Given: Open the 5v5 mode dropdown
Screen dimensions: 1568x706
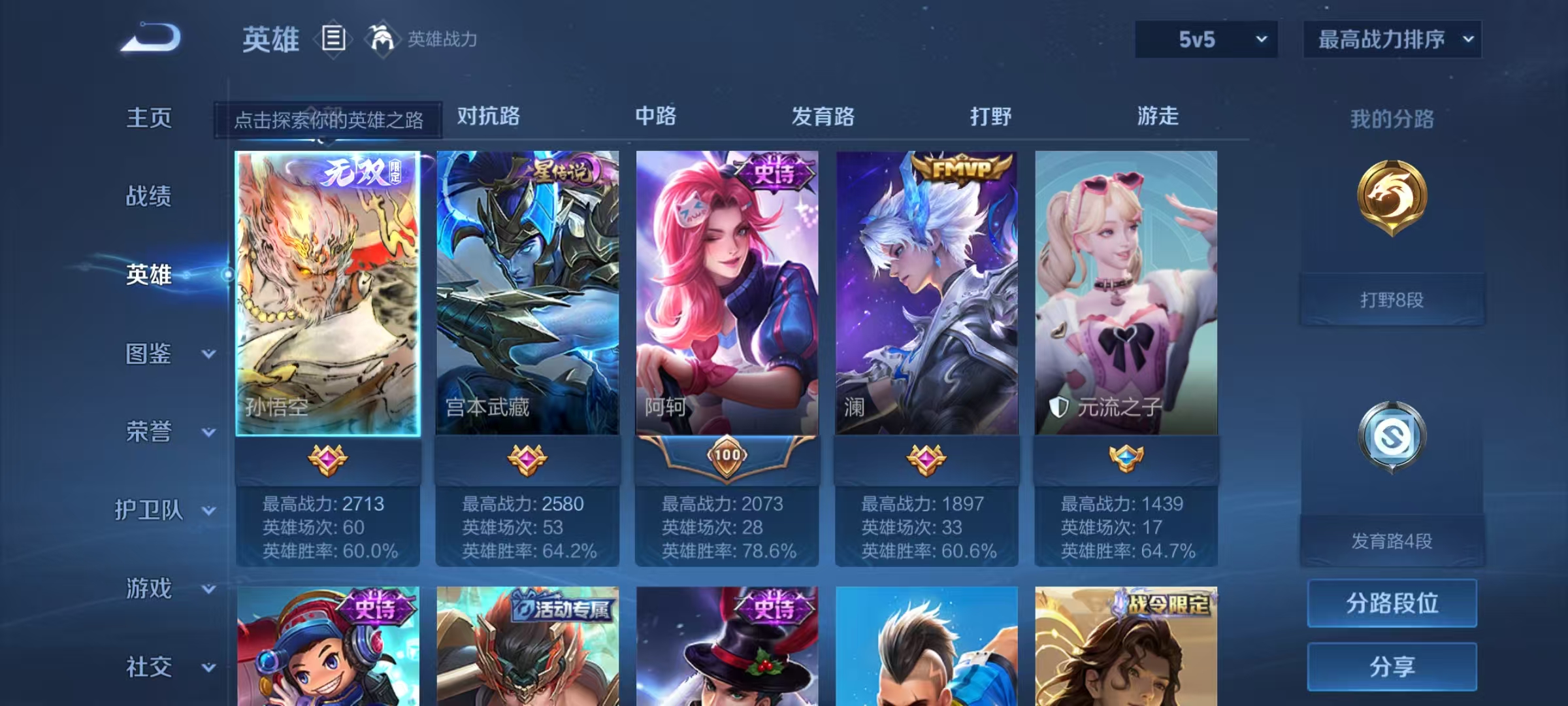Looking at the screenshot, I should pos(1205,39).
